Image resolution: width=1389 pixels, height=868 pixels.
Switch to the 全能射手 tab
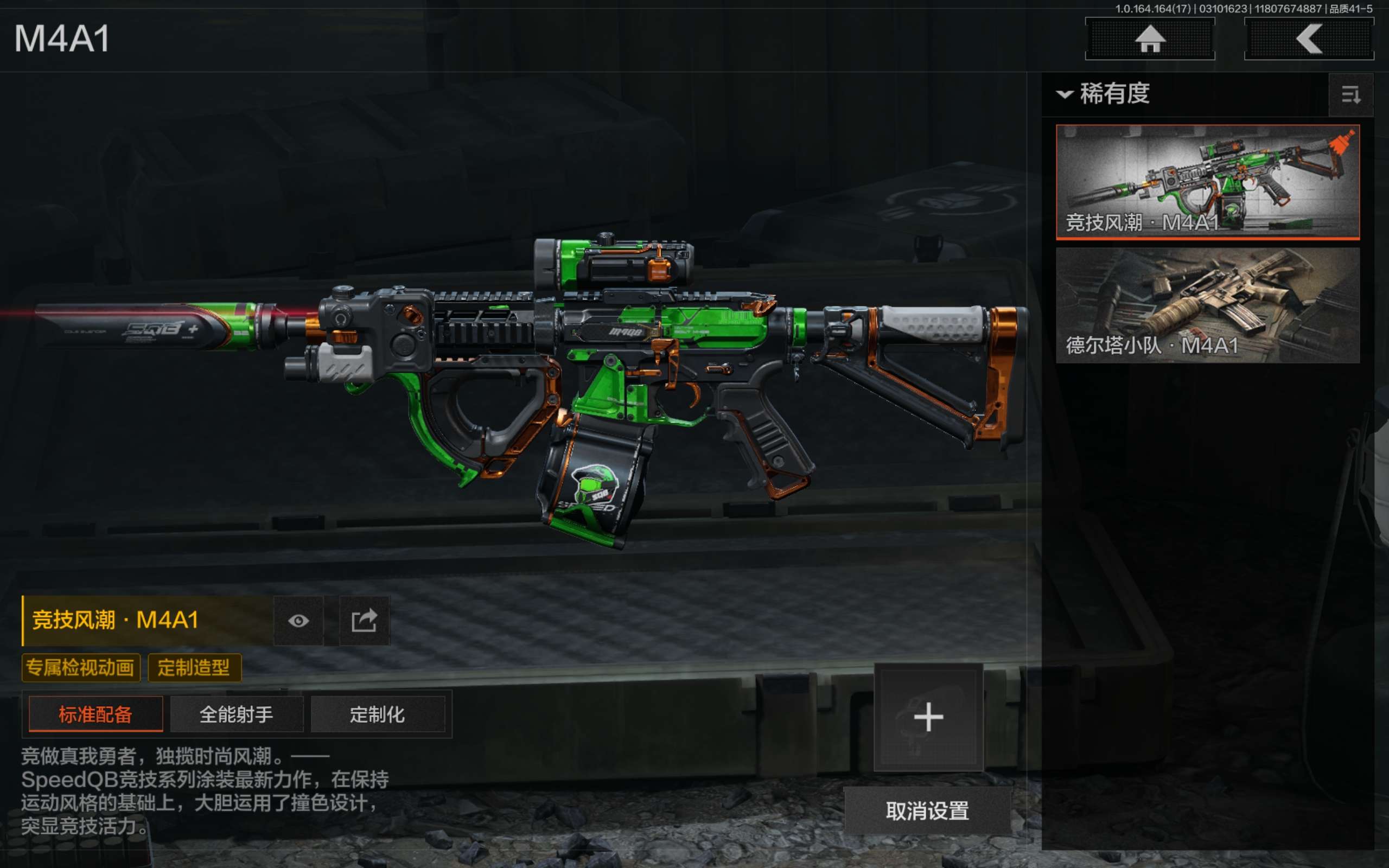coord(237,714)
